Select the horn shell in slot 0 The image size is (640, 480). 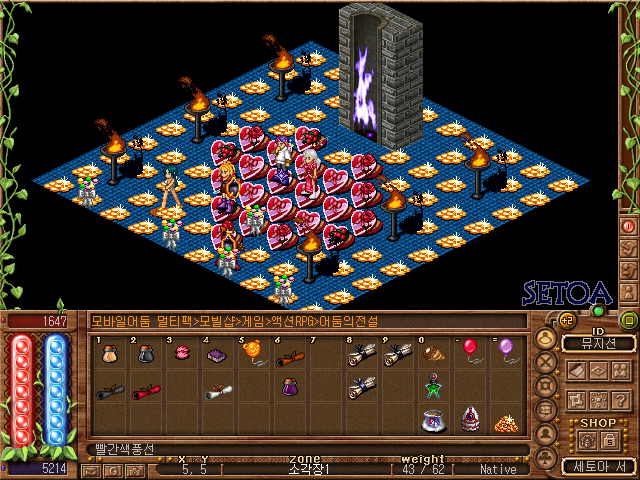tap(432, 353)
